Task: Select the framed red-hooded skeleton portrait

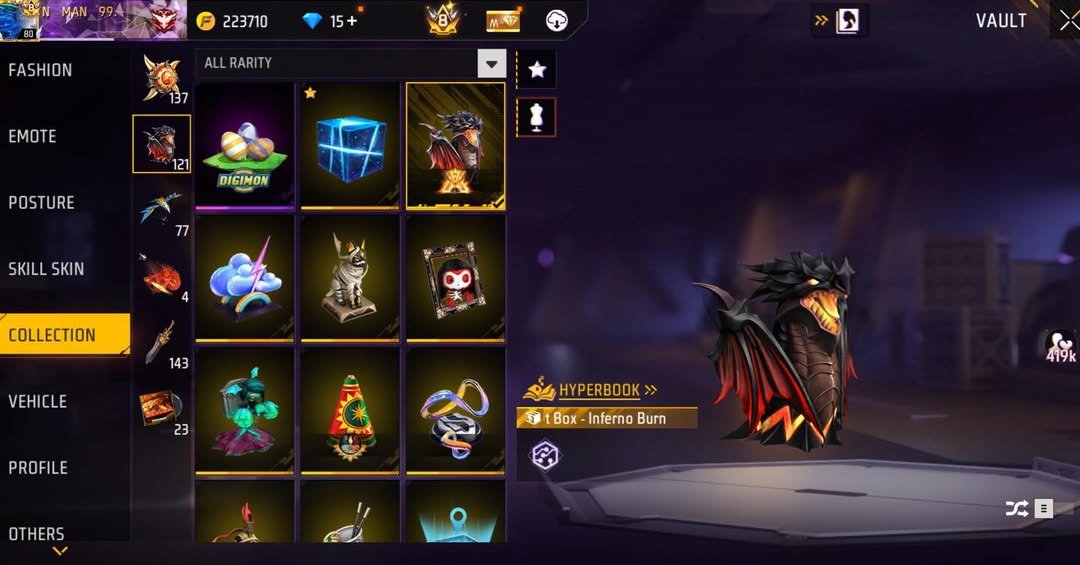Action: (x=455, y=277)
